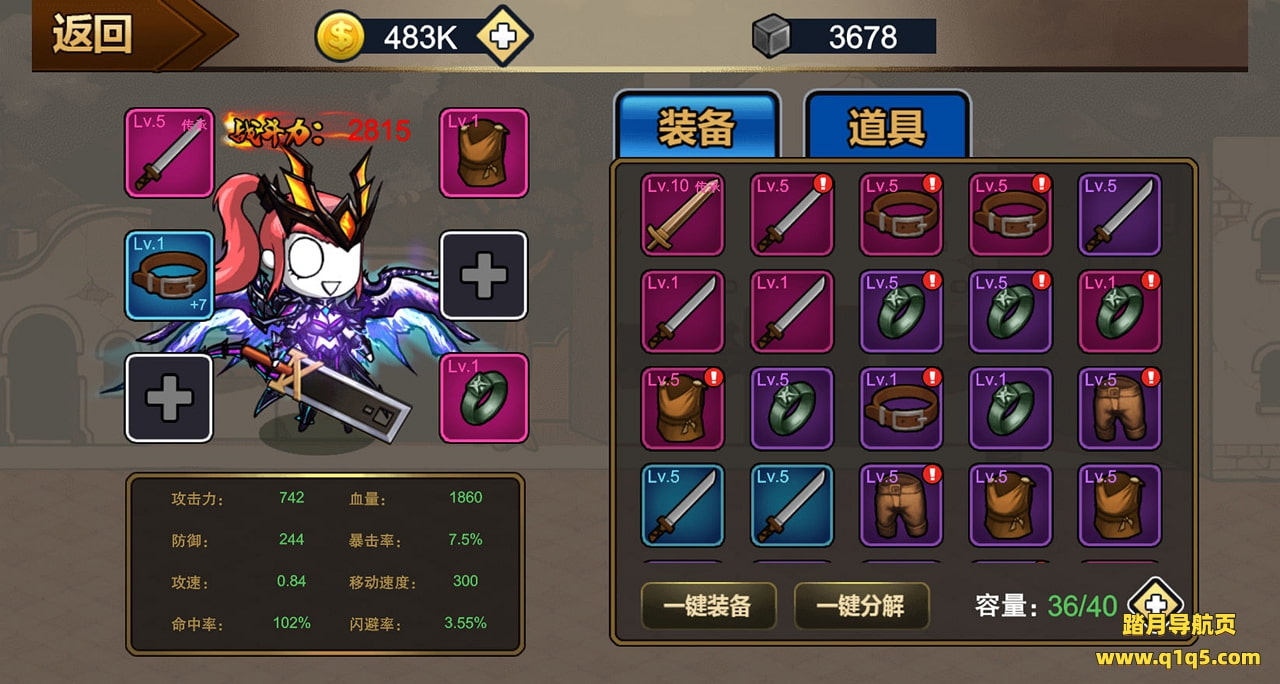
Task: Add gold with the plus button
Action: click(504, 37)
